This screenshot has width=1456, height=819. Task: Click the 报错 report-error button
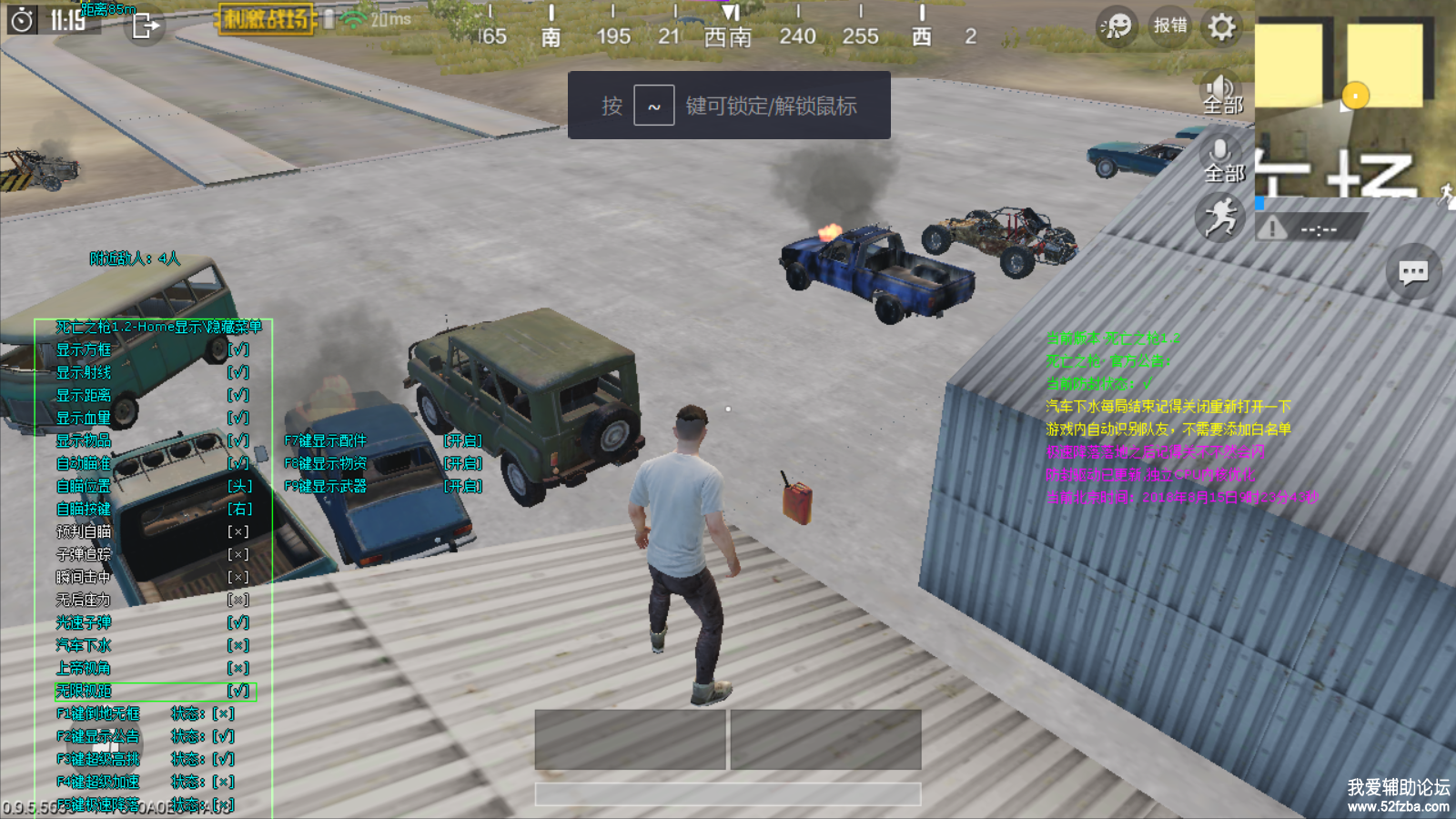pos(1170,25)
